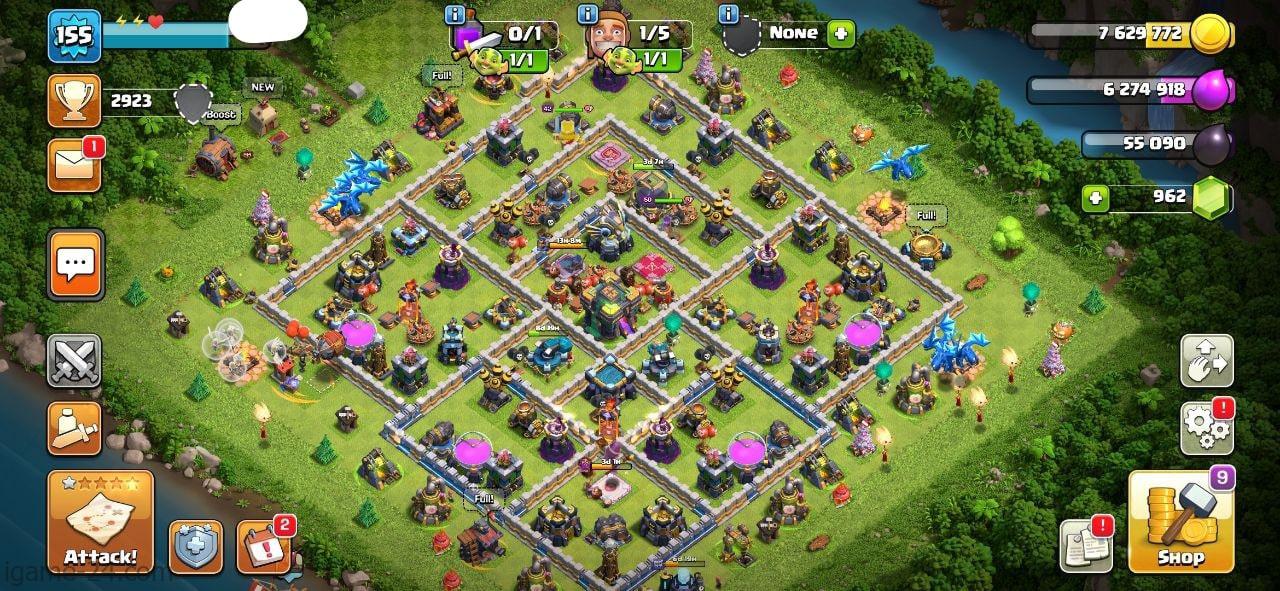The height and width of the screenshot is (591, 1280).
Task: Tap the Attack! button
Action: tap(100, 522)
